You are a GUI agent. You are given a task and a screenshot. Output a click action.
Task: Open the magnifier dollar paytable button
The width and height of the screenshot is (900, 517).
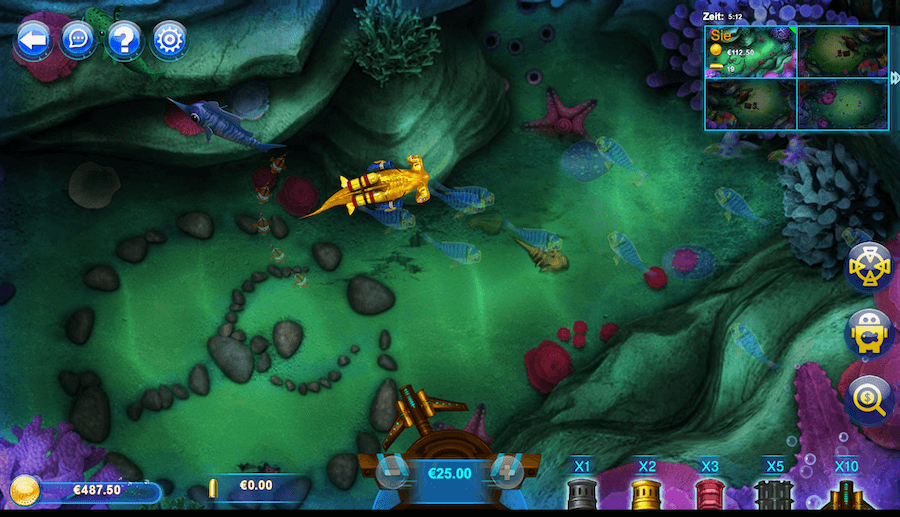tap(868, 399)
